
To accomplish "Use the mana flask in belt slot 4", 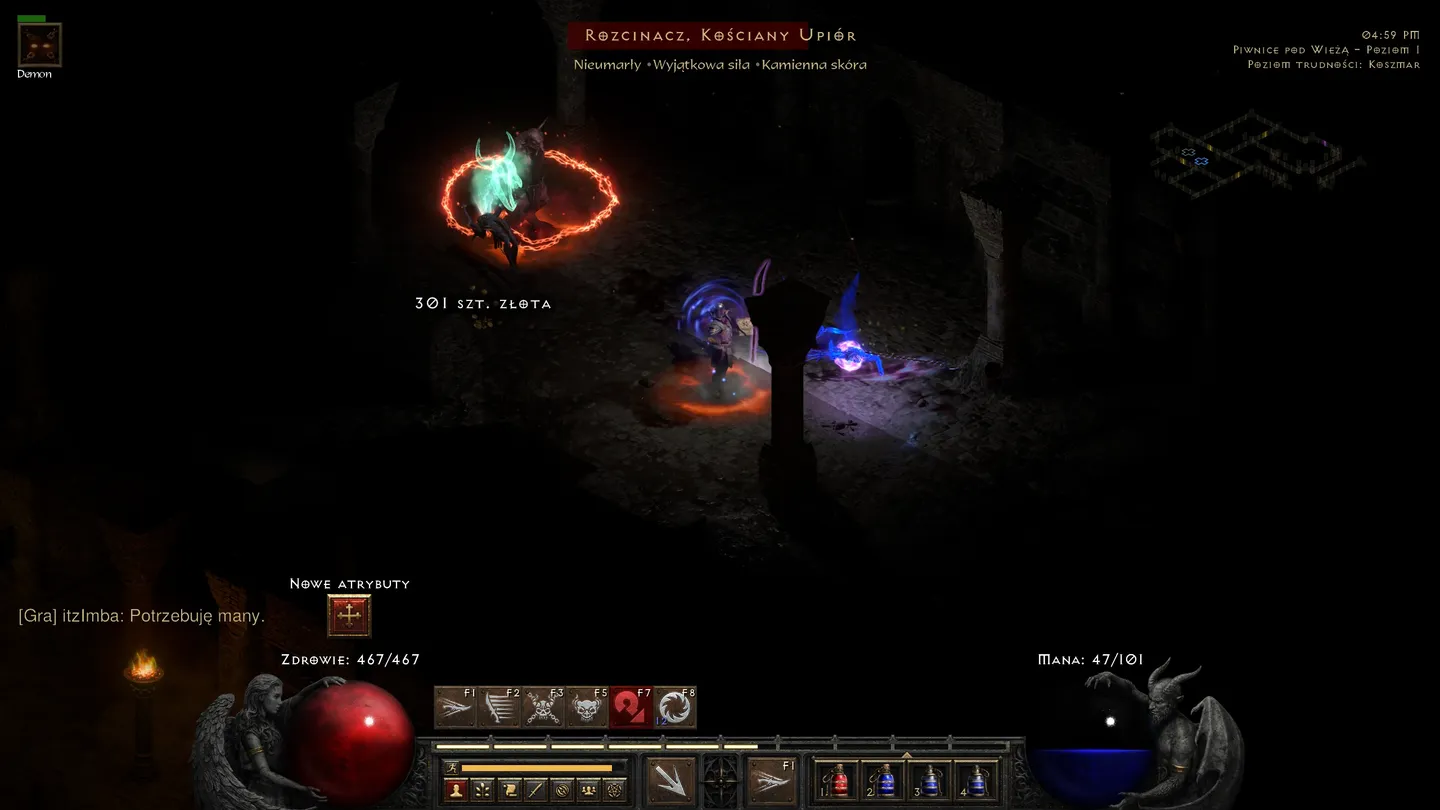I will 977,780.
